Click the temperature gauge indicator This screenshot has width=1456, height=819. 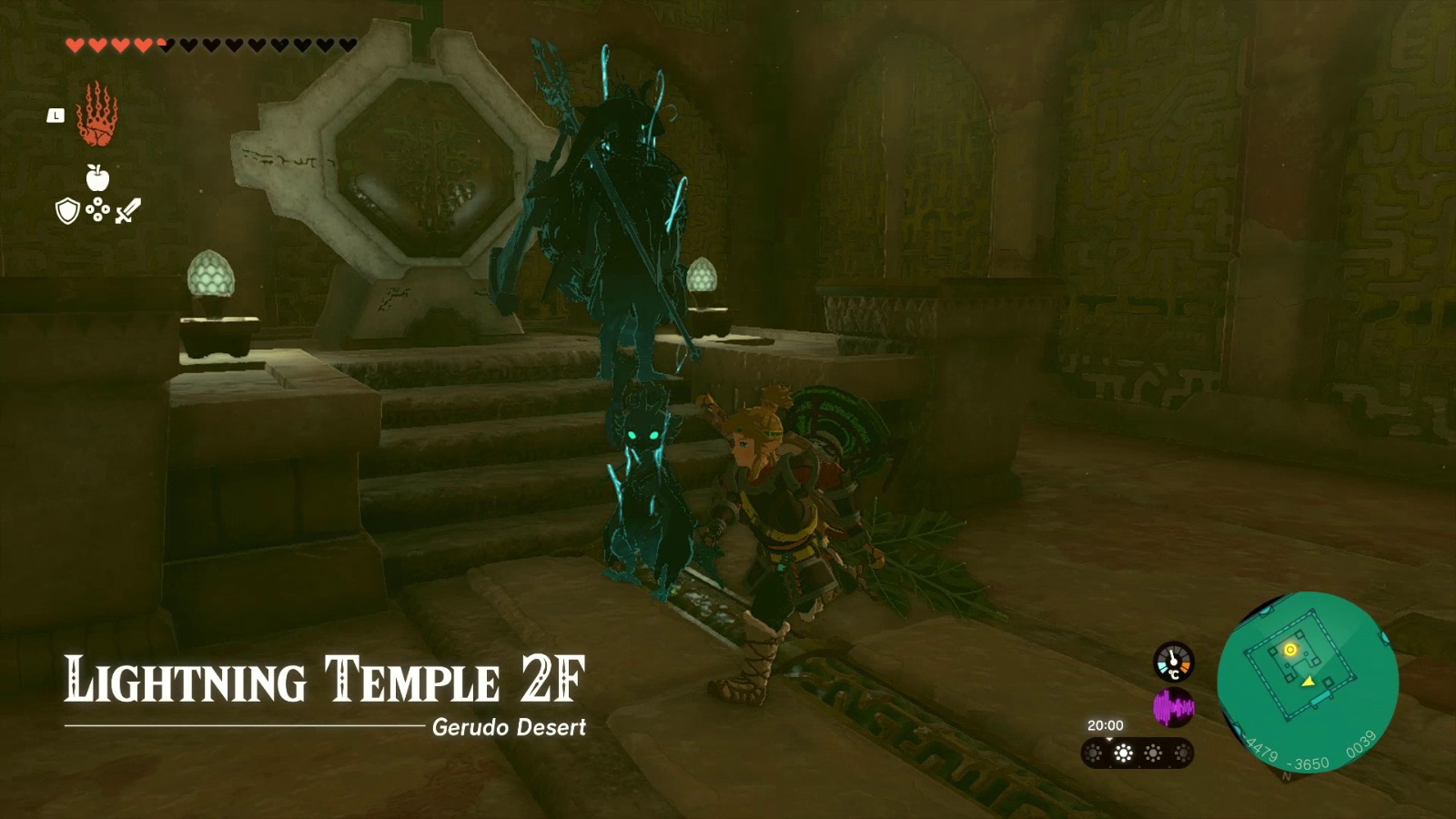pyautogui.click(x=1174, y=662)
